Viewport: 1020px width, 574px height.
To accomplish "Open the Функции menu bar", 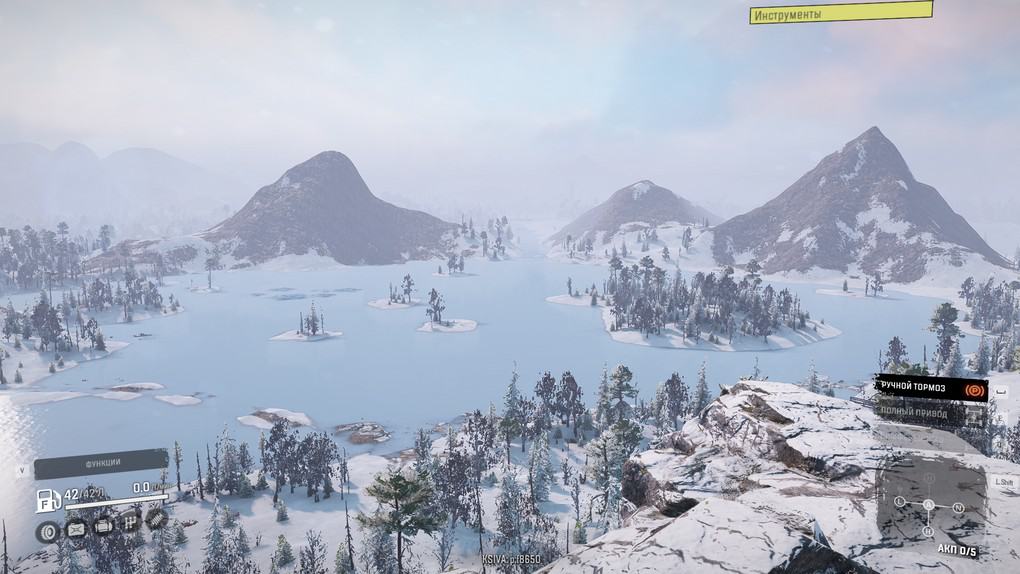I will [x=100, y=464].
